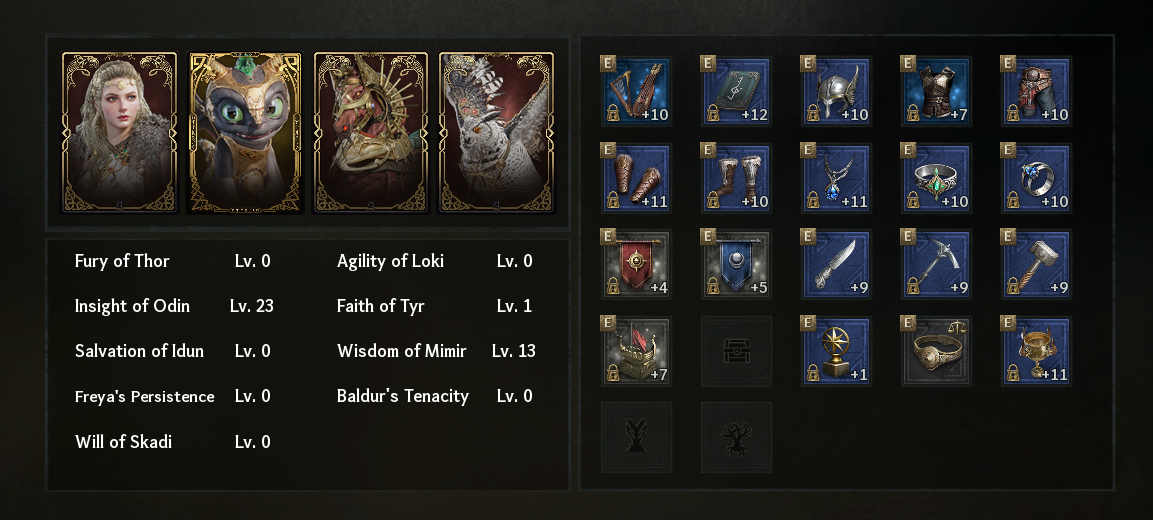Select the +9 hammer slot
The width and height of the screenshot is (1153, 520).
[x=1036, y=265]
